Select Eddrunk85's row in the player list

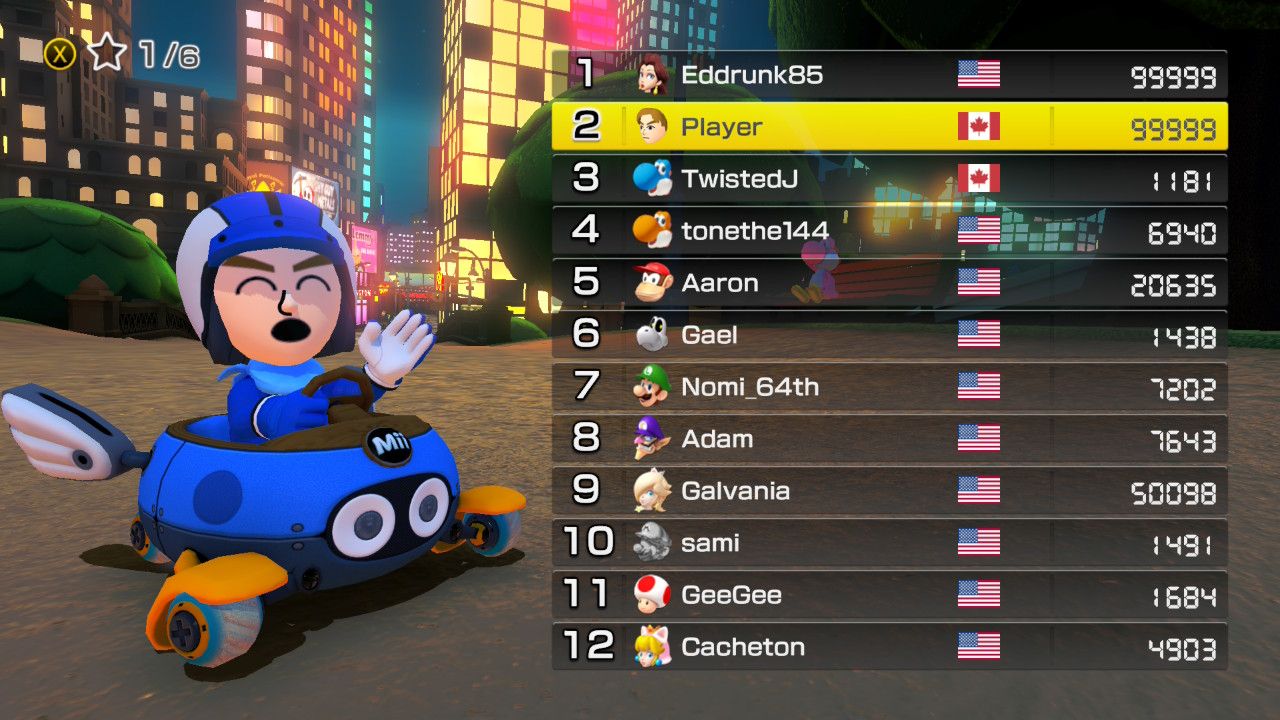point(890,75)
